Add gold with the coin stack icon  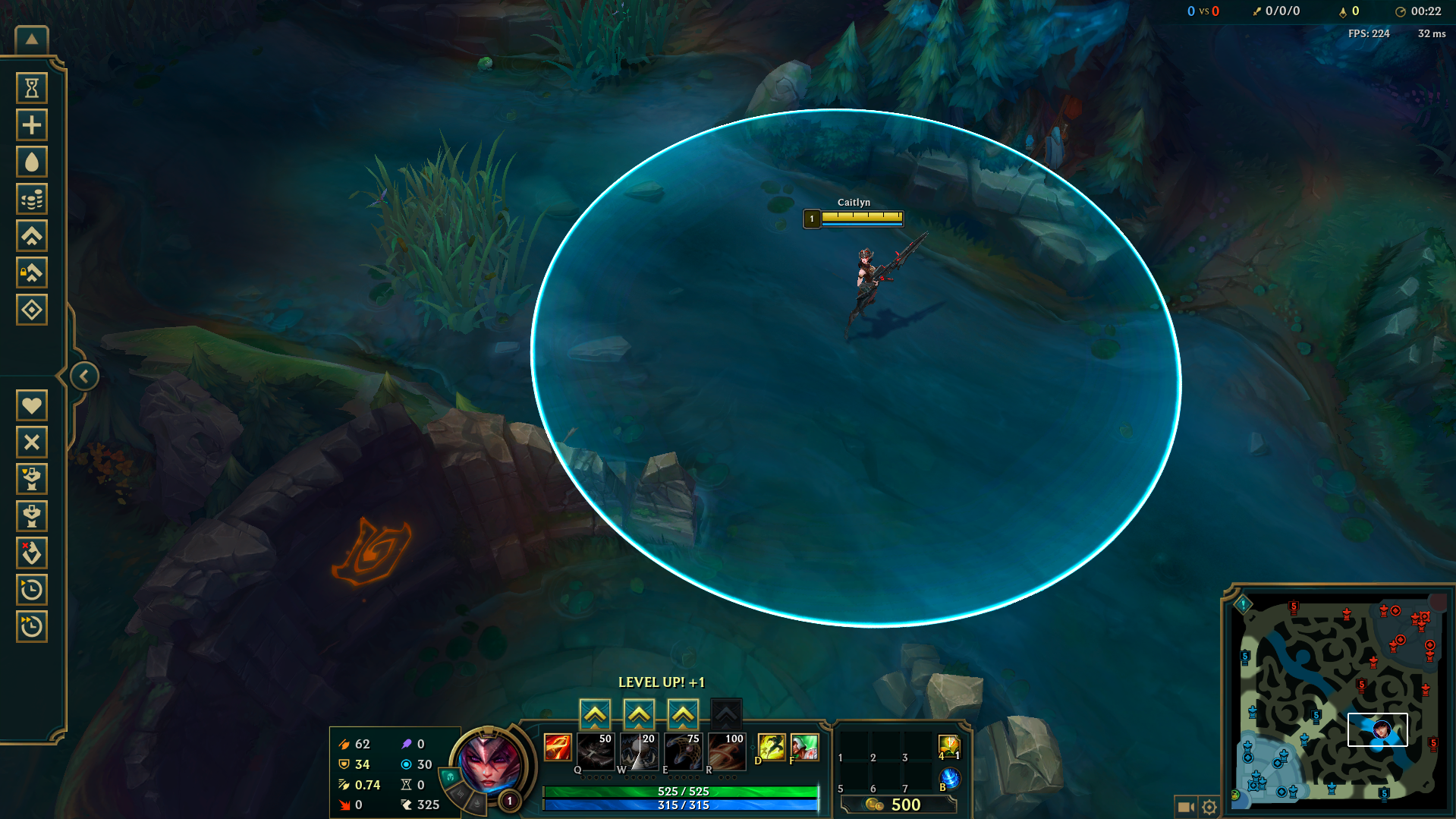point(32,198)
